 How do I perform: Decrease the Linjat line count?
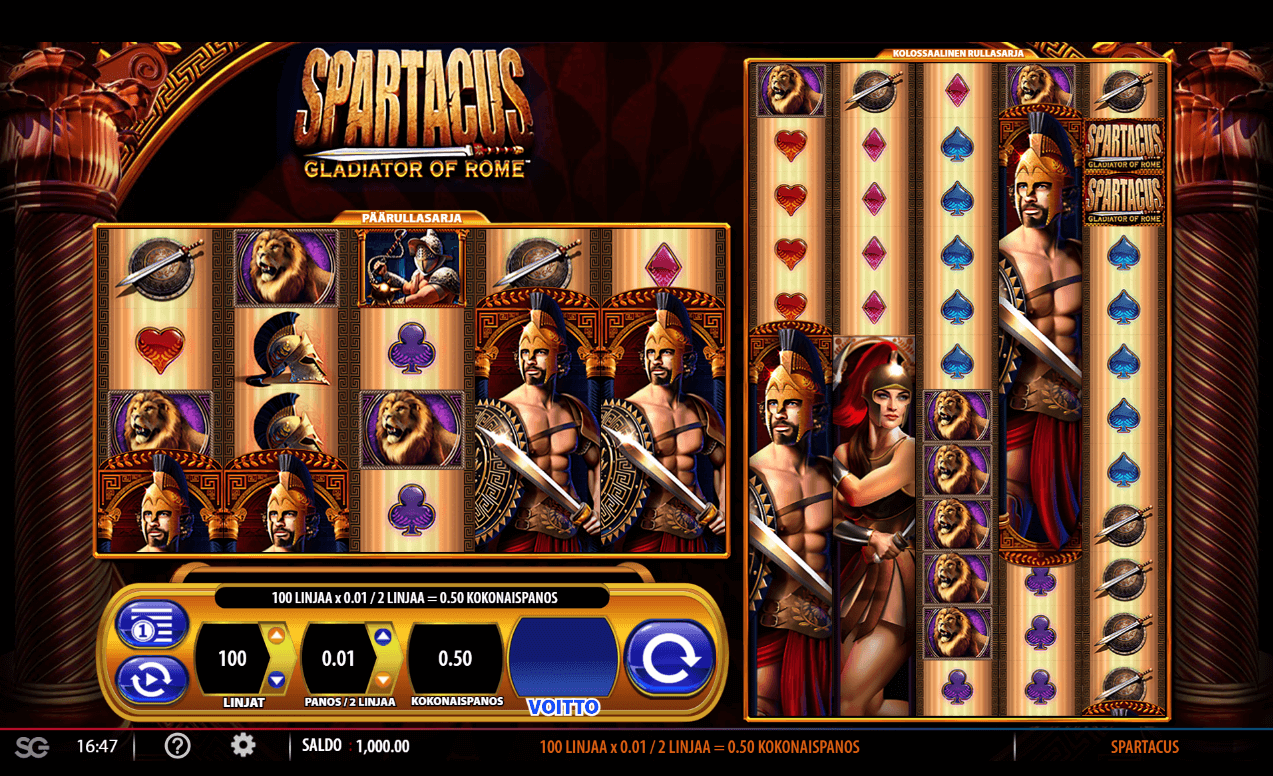pos(277,680)
